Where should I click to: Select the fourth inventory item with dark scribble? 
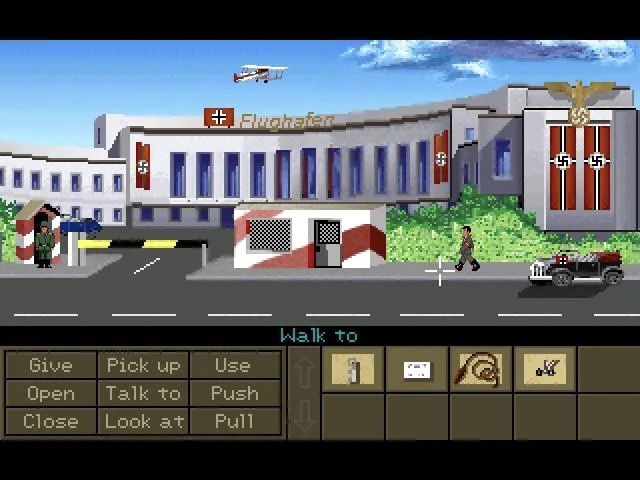(x=545, y=370)
